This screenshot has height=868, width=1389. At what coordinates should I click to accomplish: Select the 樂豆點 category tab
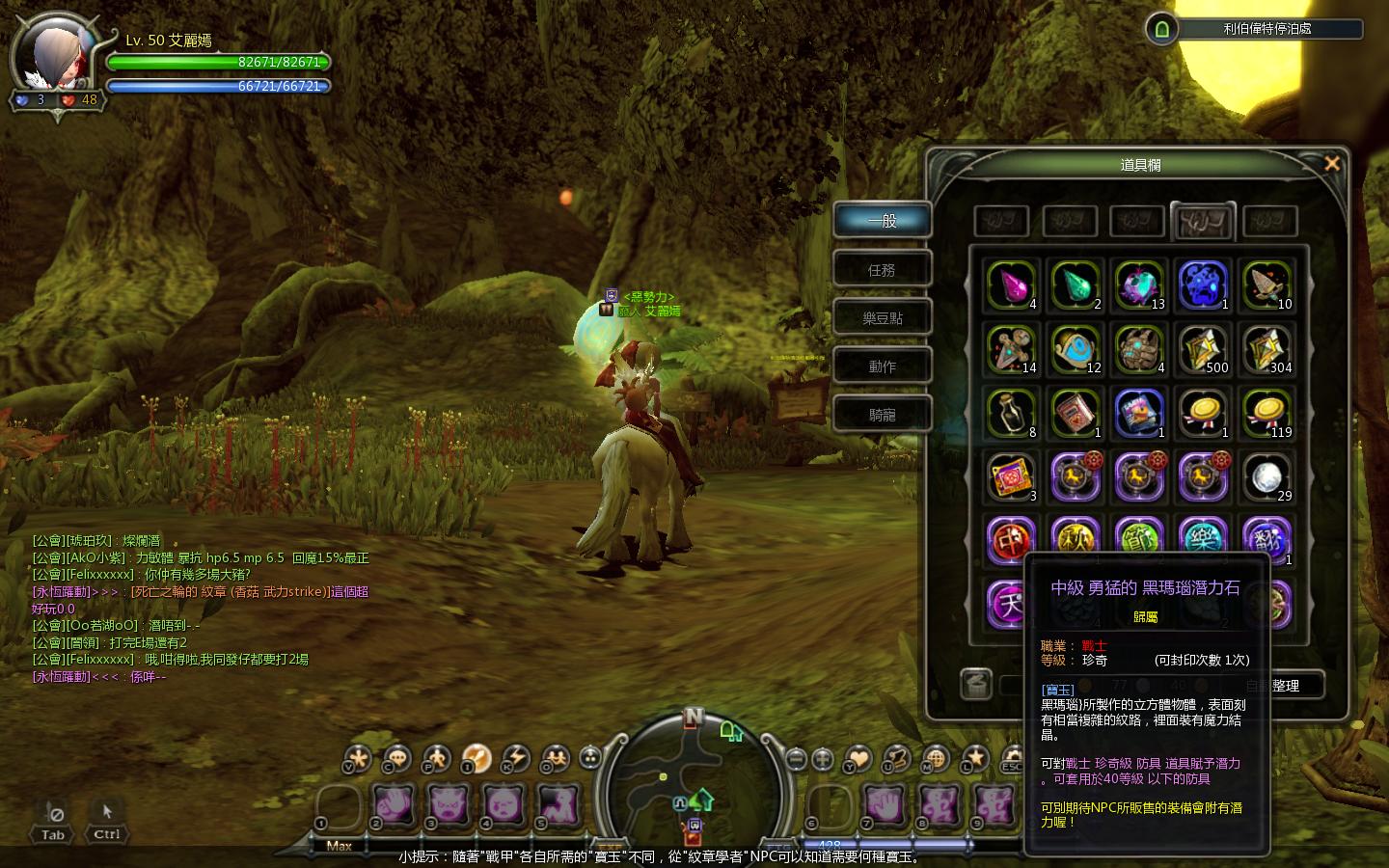(x=882, y=318)
